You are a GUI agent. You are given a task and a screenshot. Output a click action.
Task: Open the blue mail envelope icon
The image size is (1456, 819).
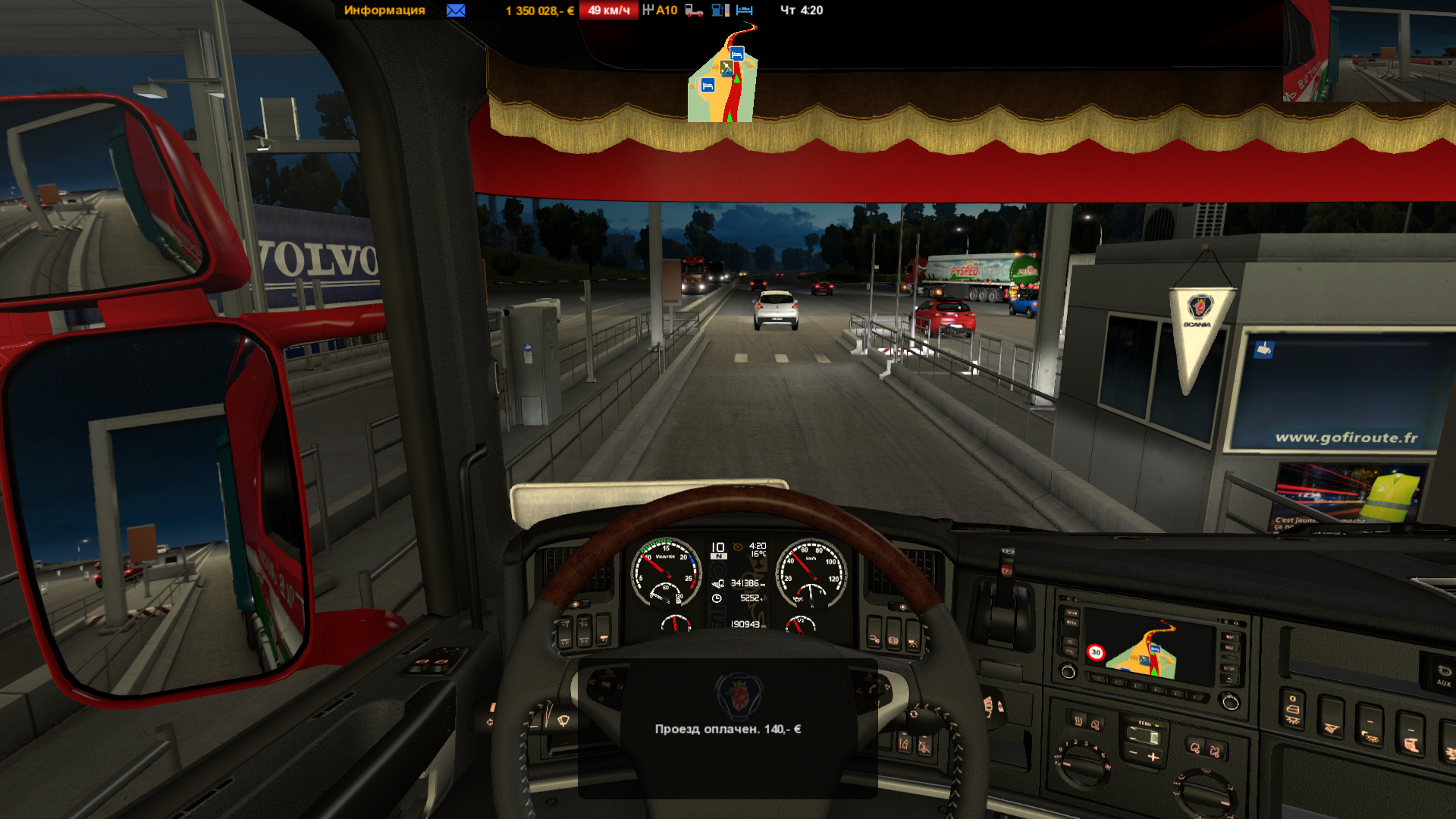[x=456, y=11]
